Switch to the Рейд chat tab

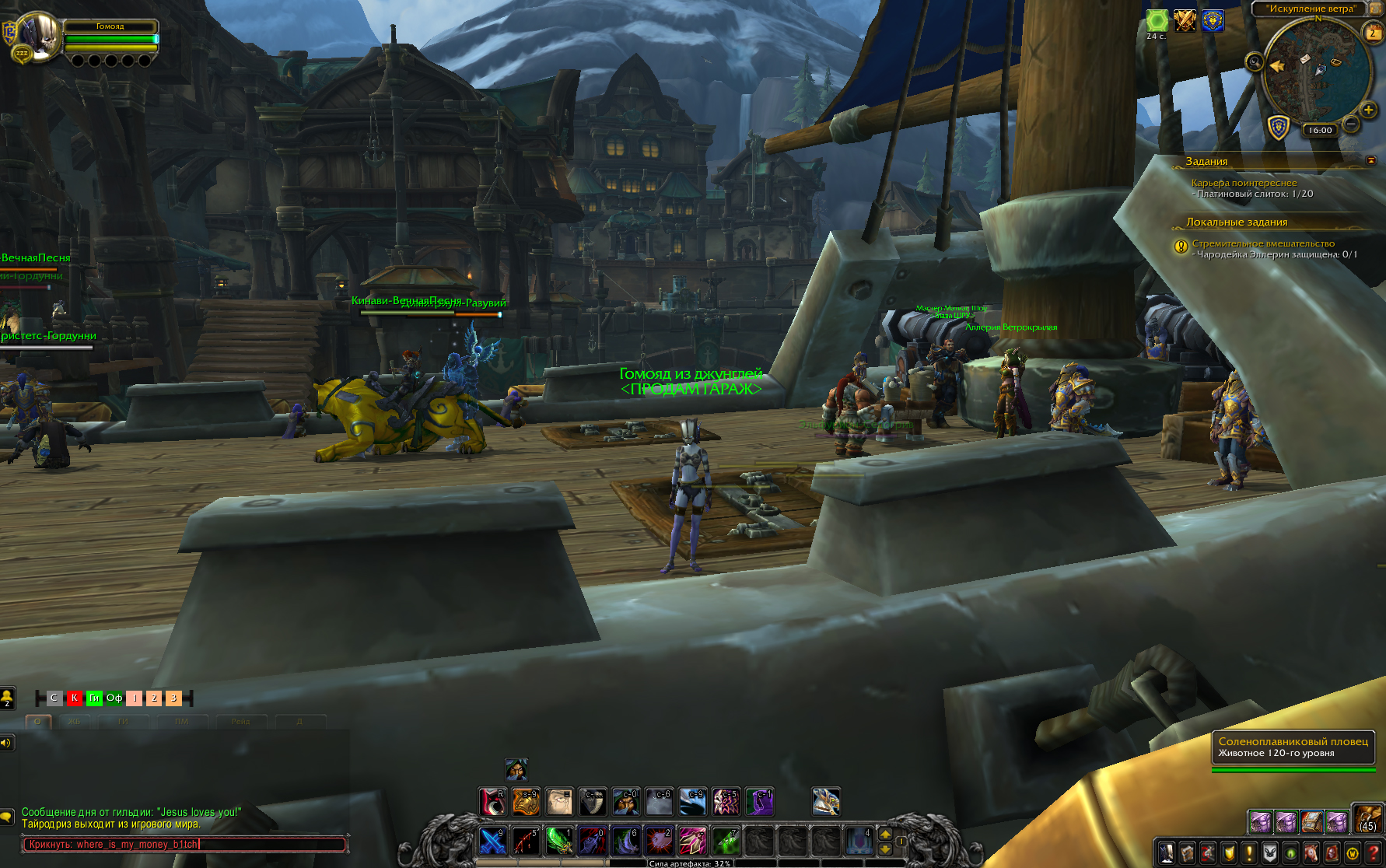pos(240,722)
